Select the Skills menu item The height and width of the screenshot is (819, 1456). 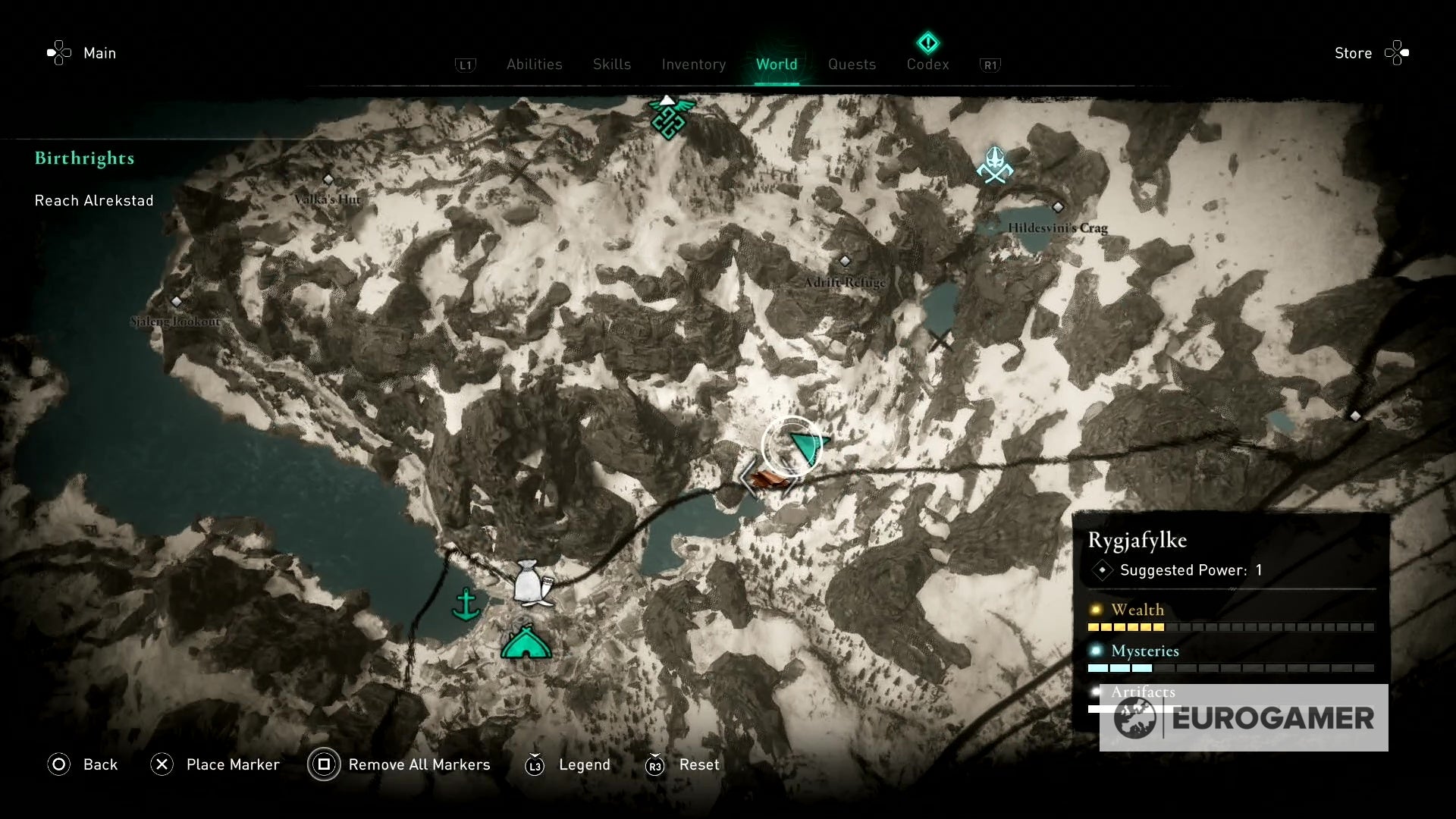(611, 64)
